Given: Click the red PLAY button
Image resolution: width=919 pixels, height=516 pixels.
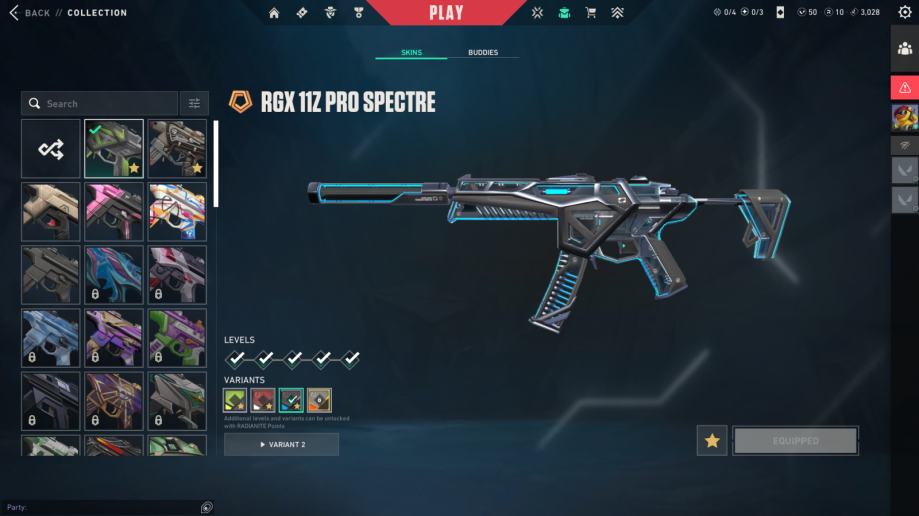Looking at the screenshot, I should [446, 13].
